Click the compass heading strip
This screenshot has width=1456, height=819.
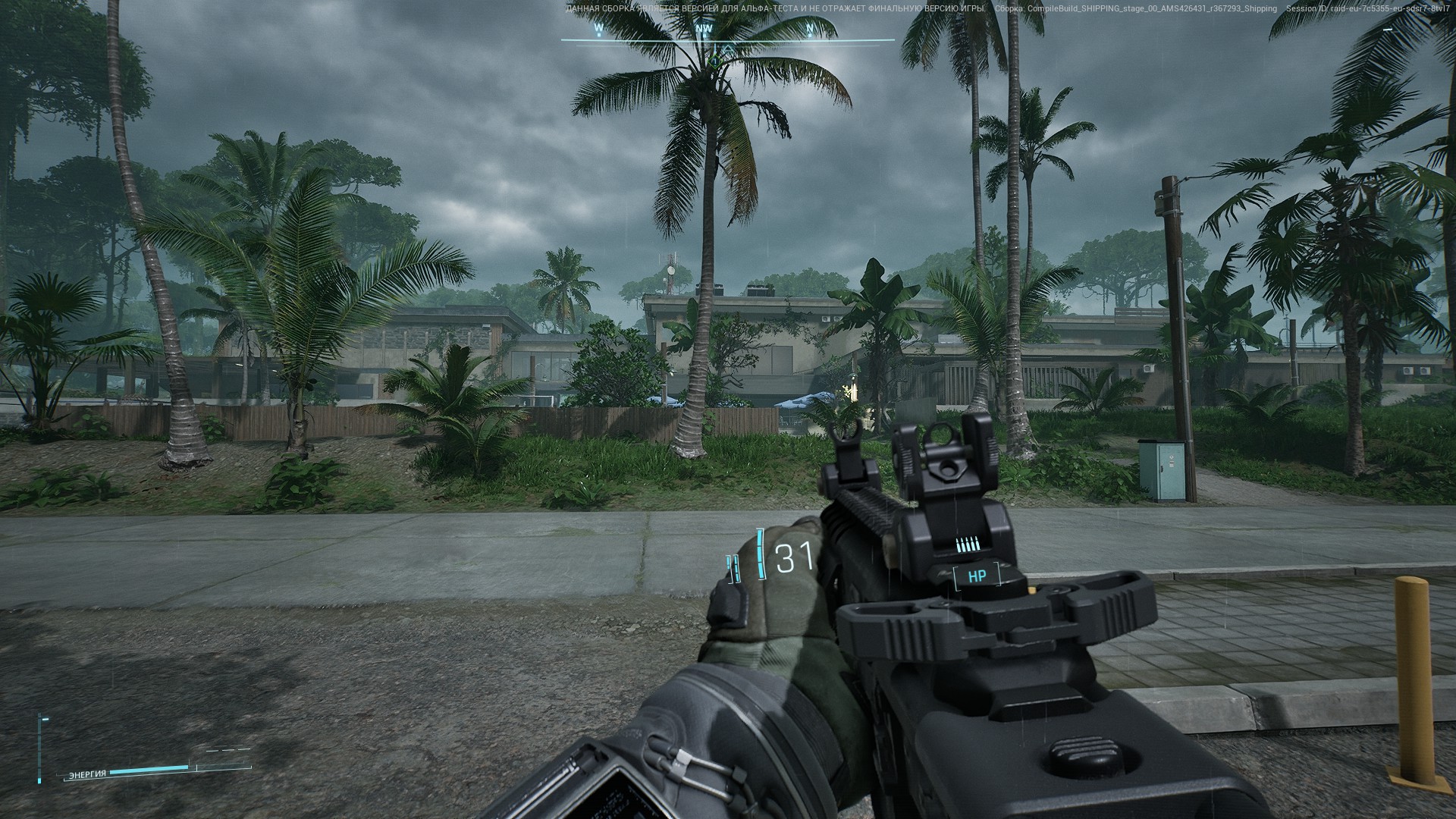pos(726,33)
